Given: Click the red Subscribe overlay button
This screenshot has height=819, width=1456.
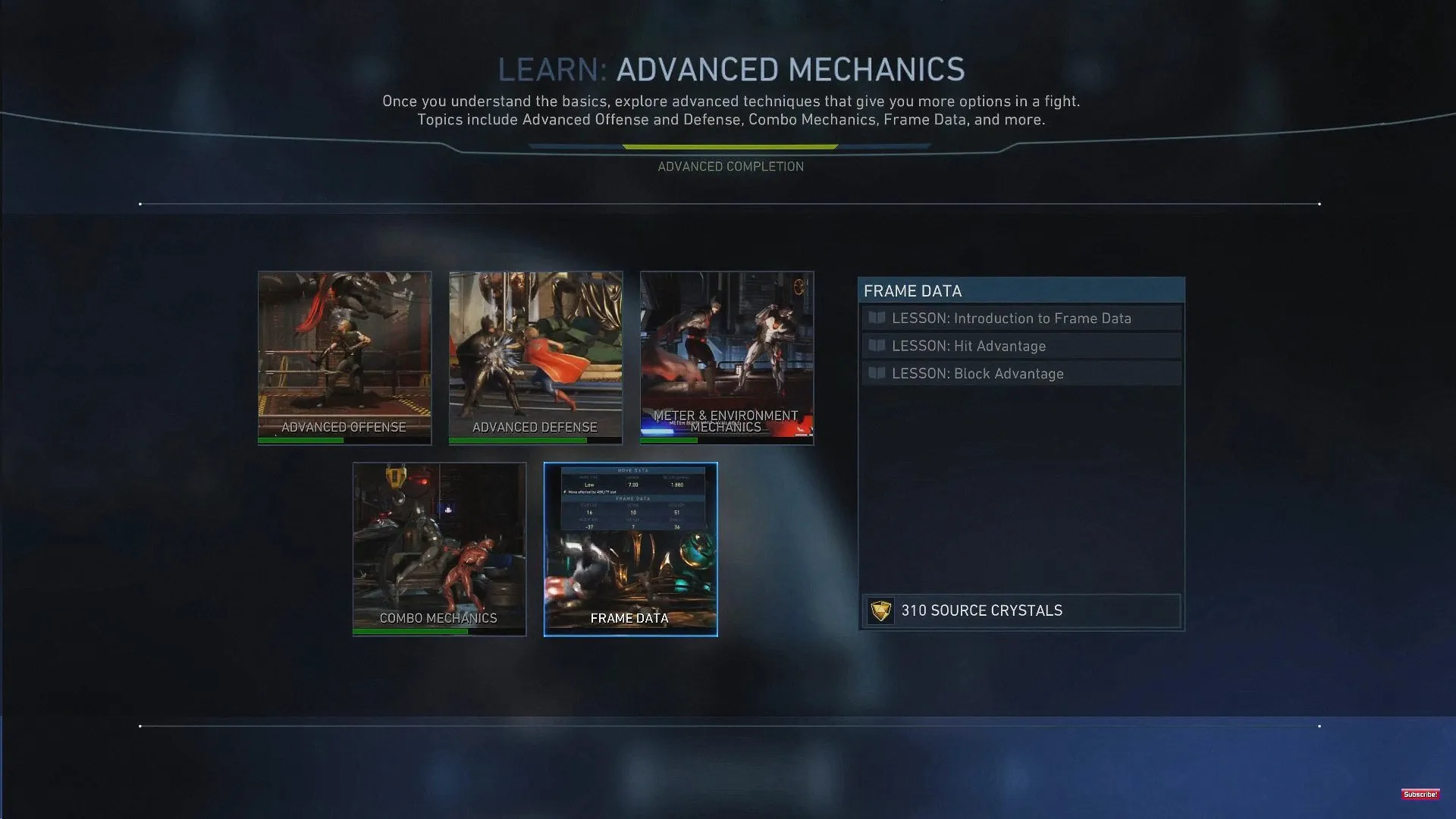Looking at the screenshot, I should point(1420,794).
